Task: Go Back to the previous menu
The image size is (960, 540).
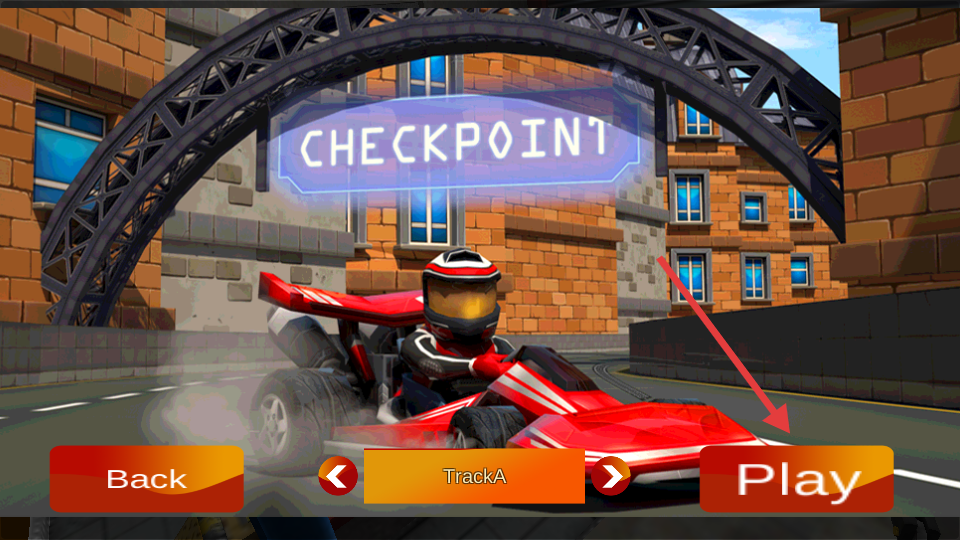Action: point(146,479)
